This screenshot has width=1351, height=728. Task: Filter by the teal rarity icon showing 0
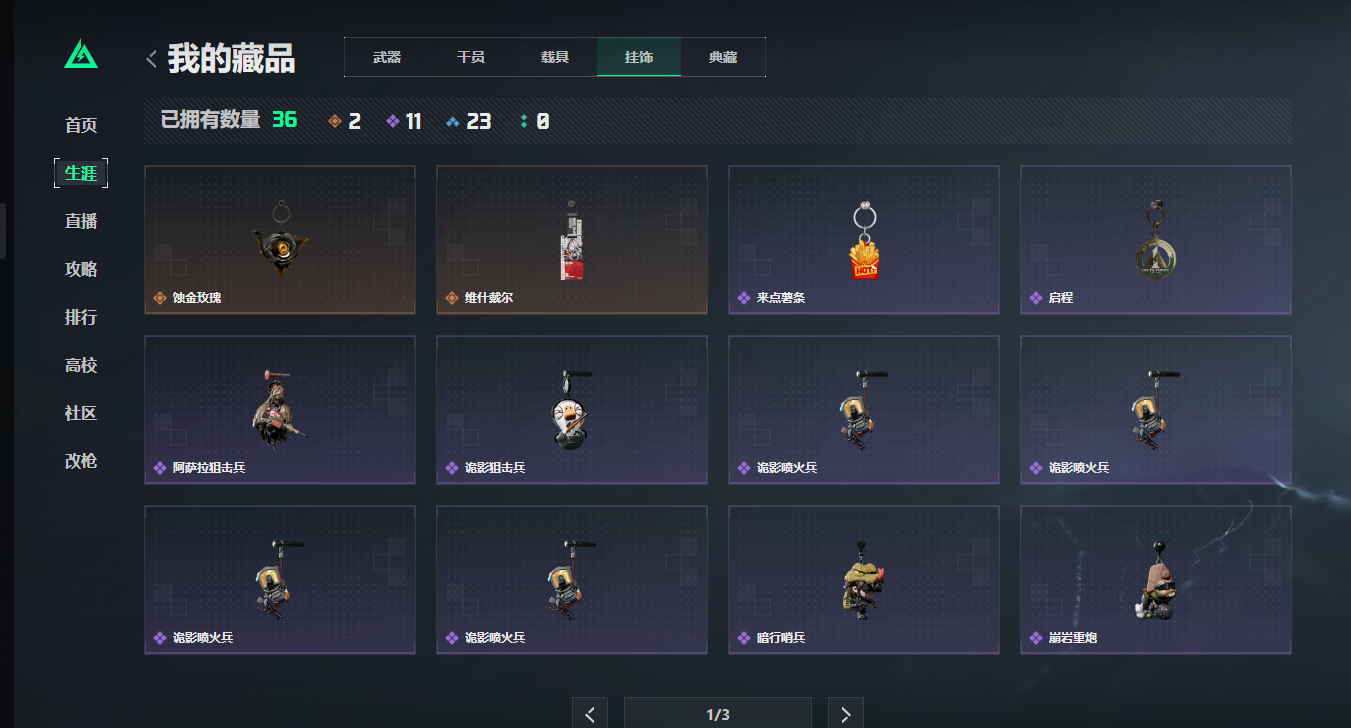pos(531,120)
